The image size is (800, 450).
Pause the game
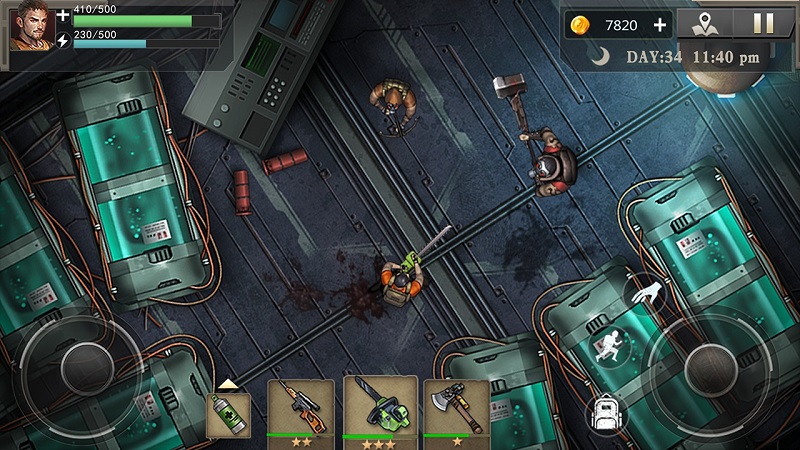pyautogui.click(x=764, y=24)
